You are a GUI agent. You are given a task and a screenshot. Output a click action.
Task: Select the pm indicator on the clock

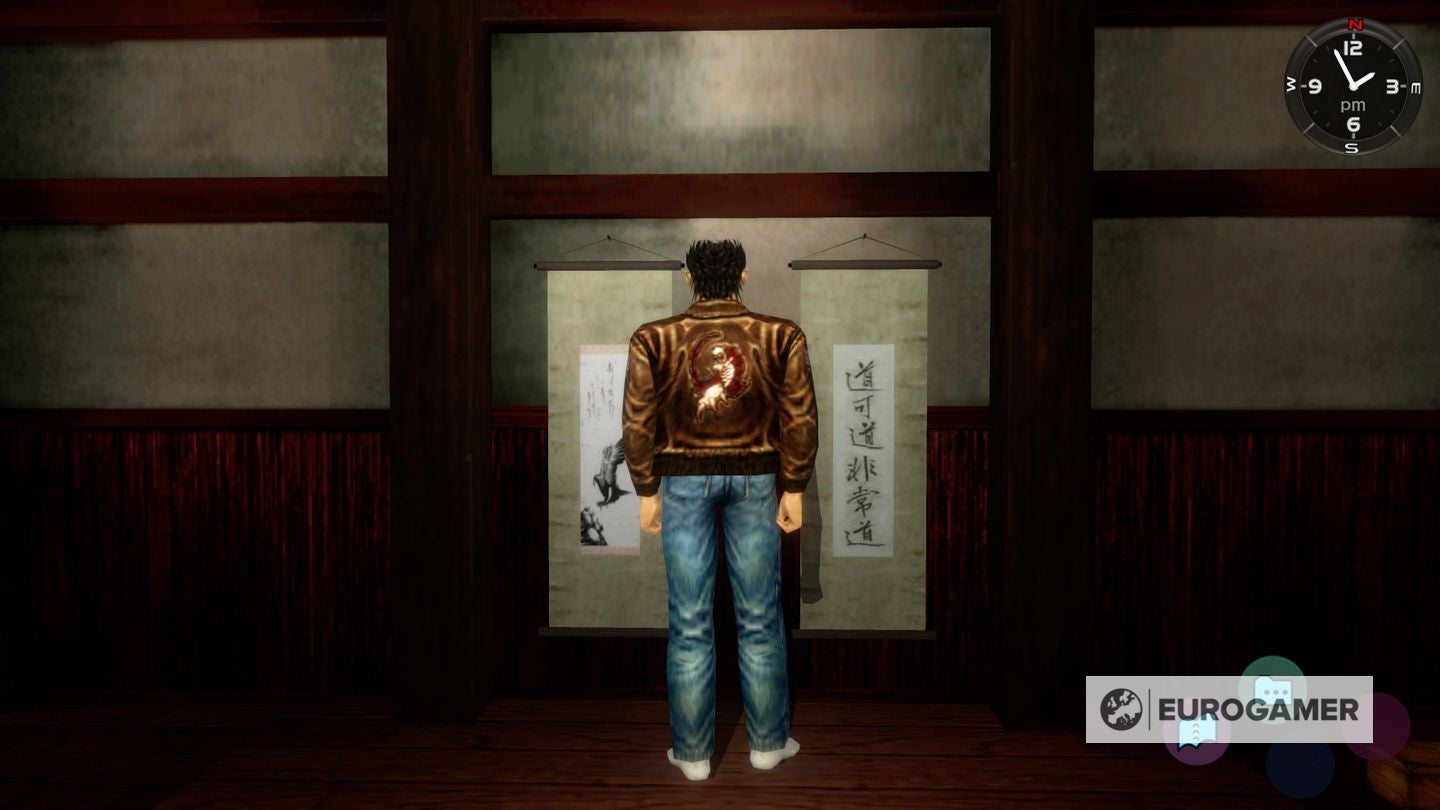coord(1353,104)
